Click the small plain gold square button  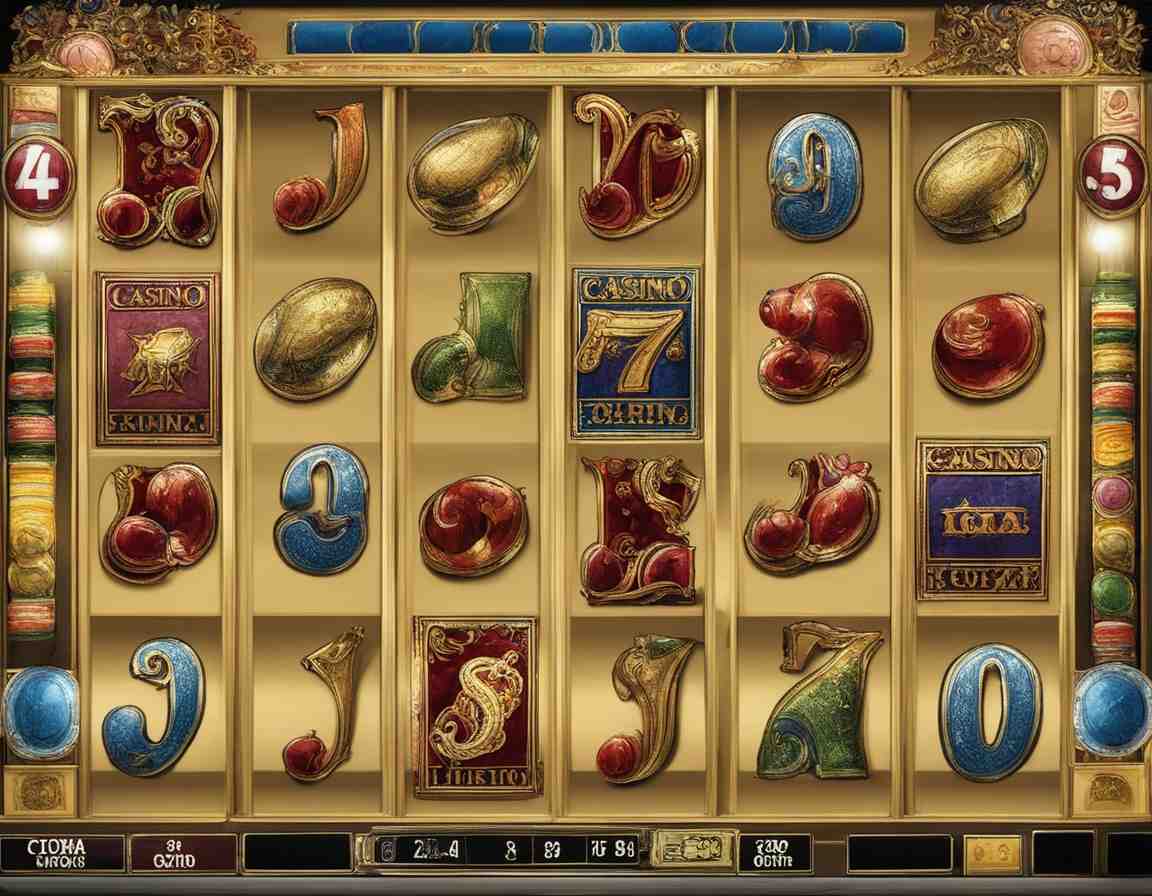click(x=993, y=854)
